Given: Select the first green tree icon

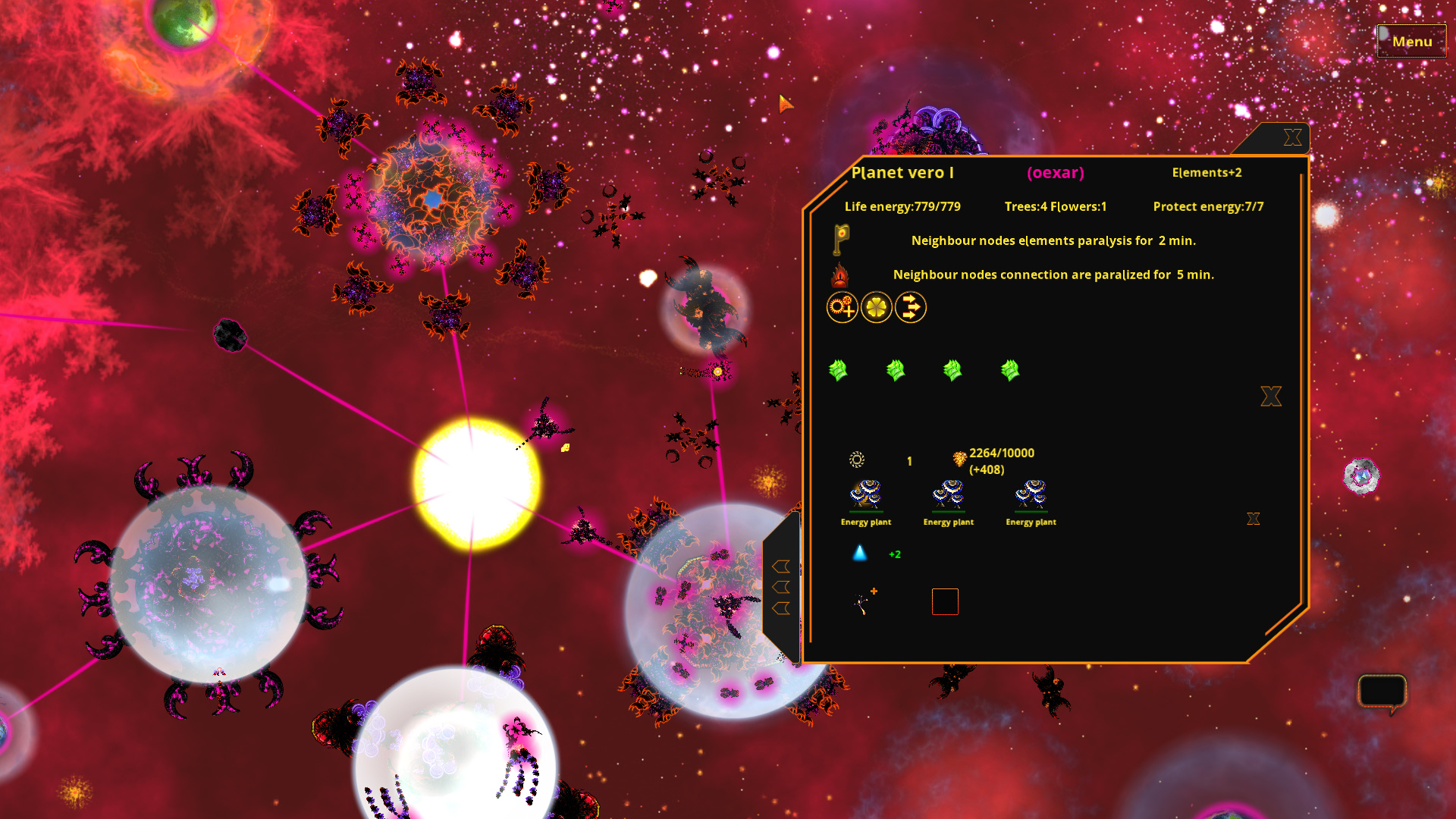Looking at the screenshot, I should click(x=839, y=369).
